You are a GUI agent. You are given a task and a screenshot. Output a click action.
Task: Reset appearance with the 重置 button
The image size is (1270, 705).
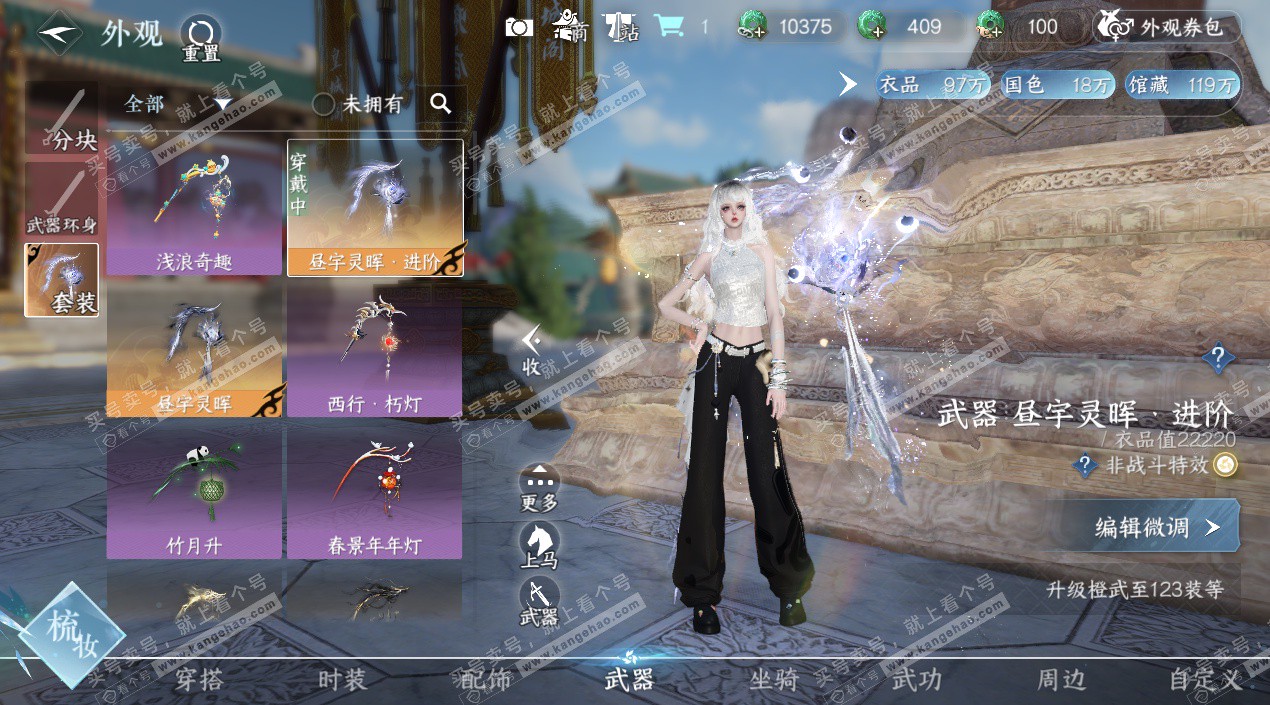click(201, 40)
